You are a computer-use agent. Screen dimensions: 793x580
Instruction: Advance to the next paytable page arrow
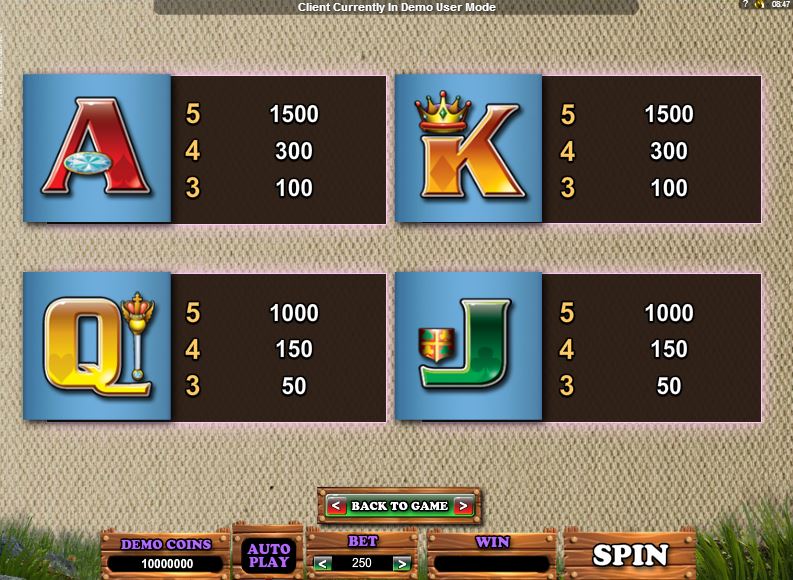[x=463, y=506]
